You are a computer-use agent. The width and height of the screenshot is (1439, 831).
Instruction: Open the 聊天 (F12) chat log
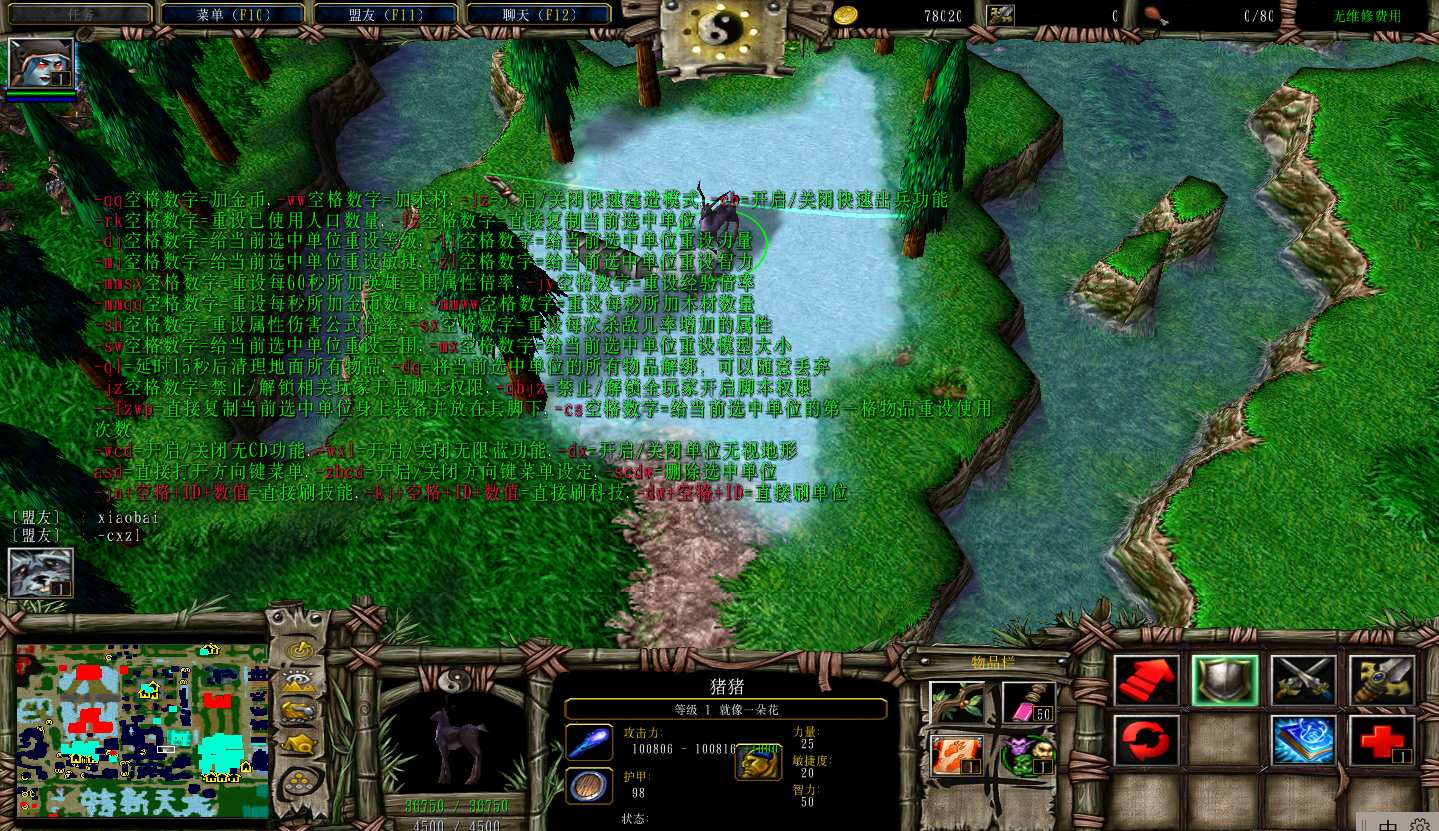[541, 15]
